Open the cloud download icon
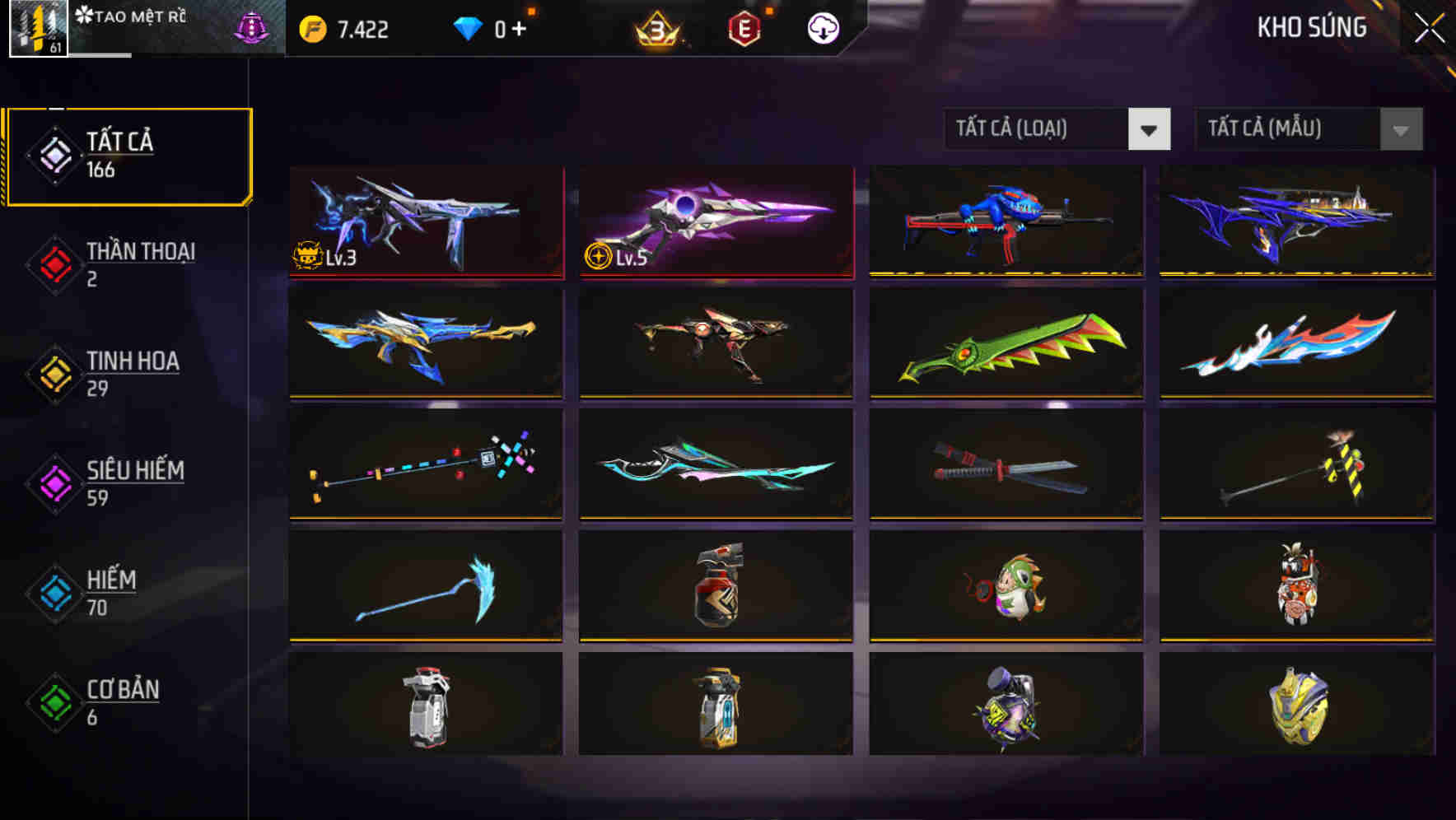 (822, 29)
